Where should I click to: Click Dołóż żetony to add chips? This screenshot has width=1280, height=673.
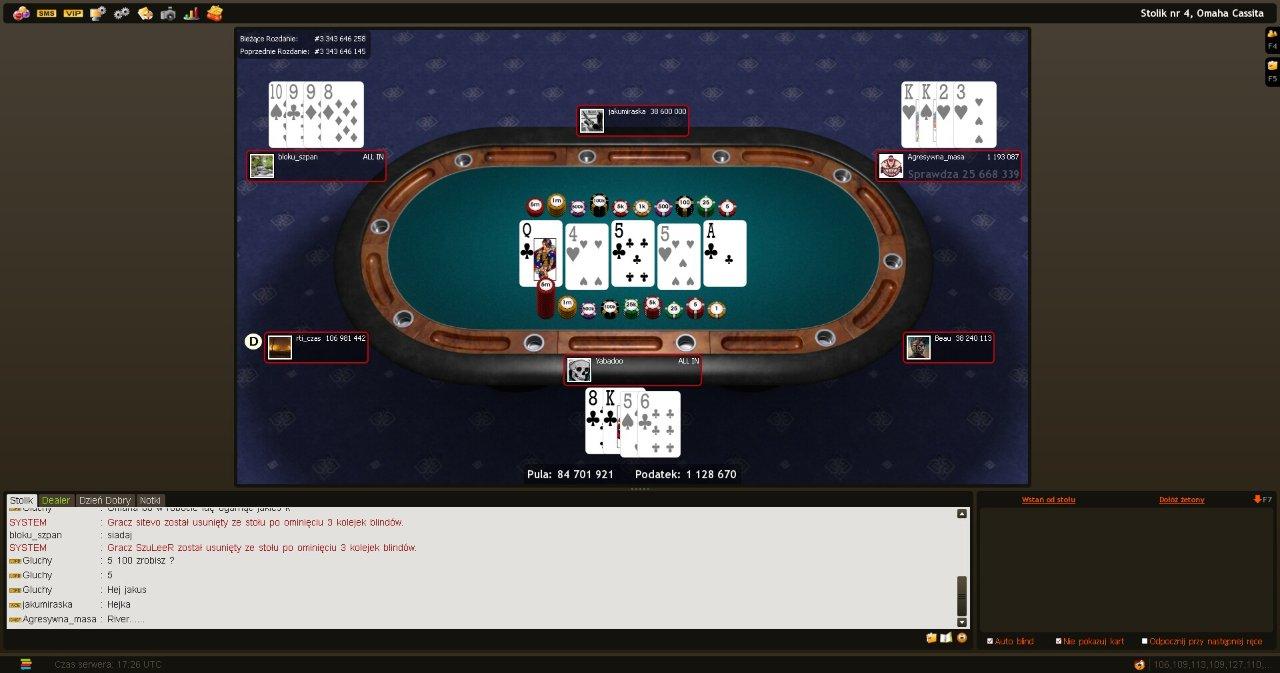point(1181,499)
